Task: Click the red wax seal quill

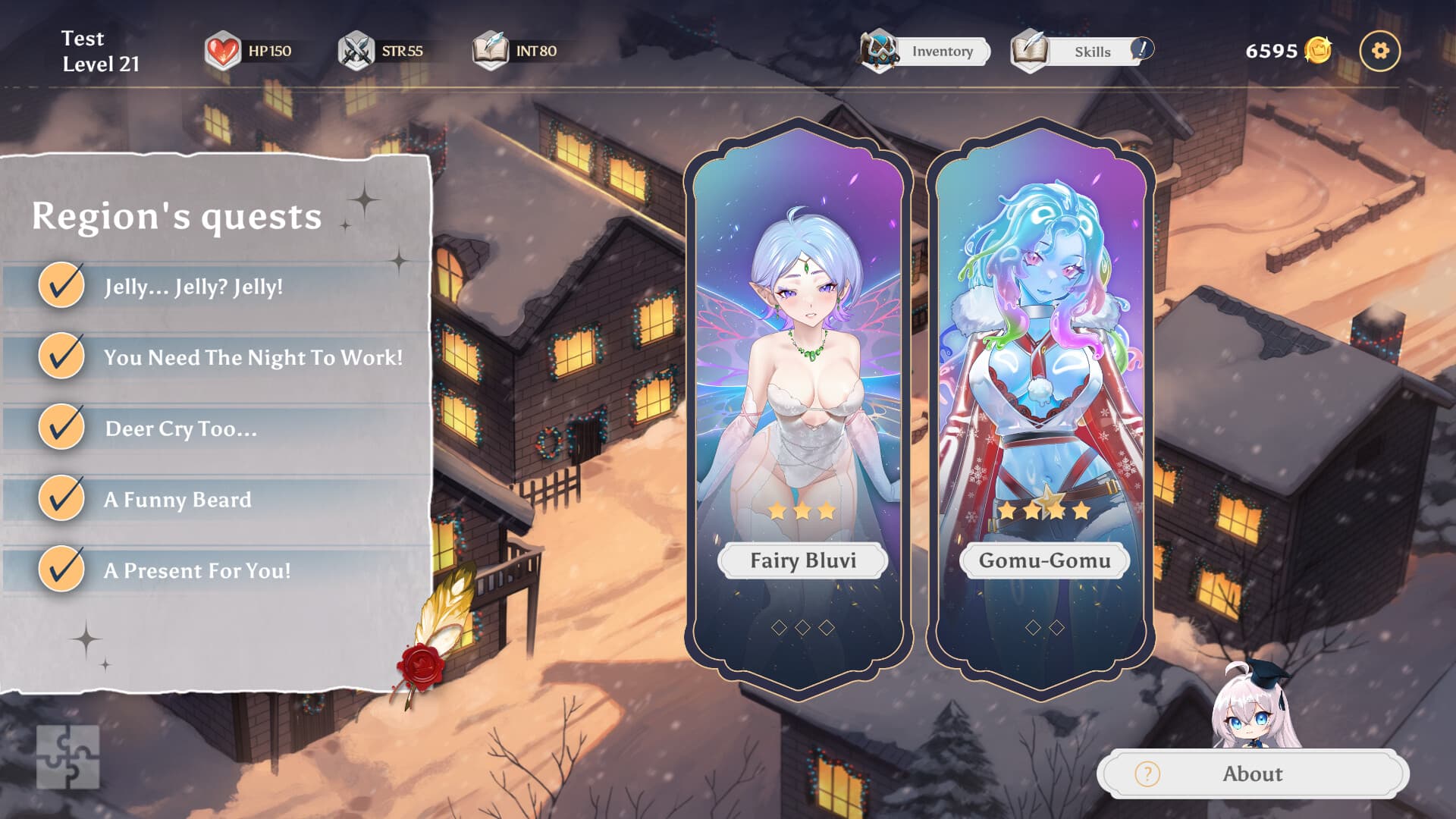Action: click(x=423, y=664)
